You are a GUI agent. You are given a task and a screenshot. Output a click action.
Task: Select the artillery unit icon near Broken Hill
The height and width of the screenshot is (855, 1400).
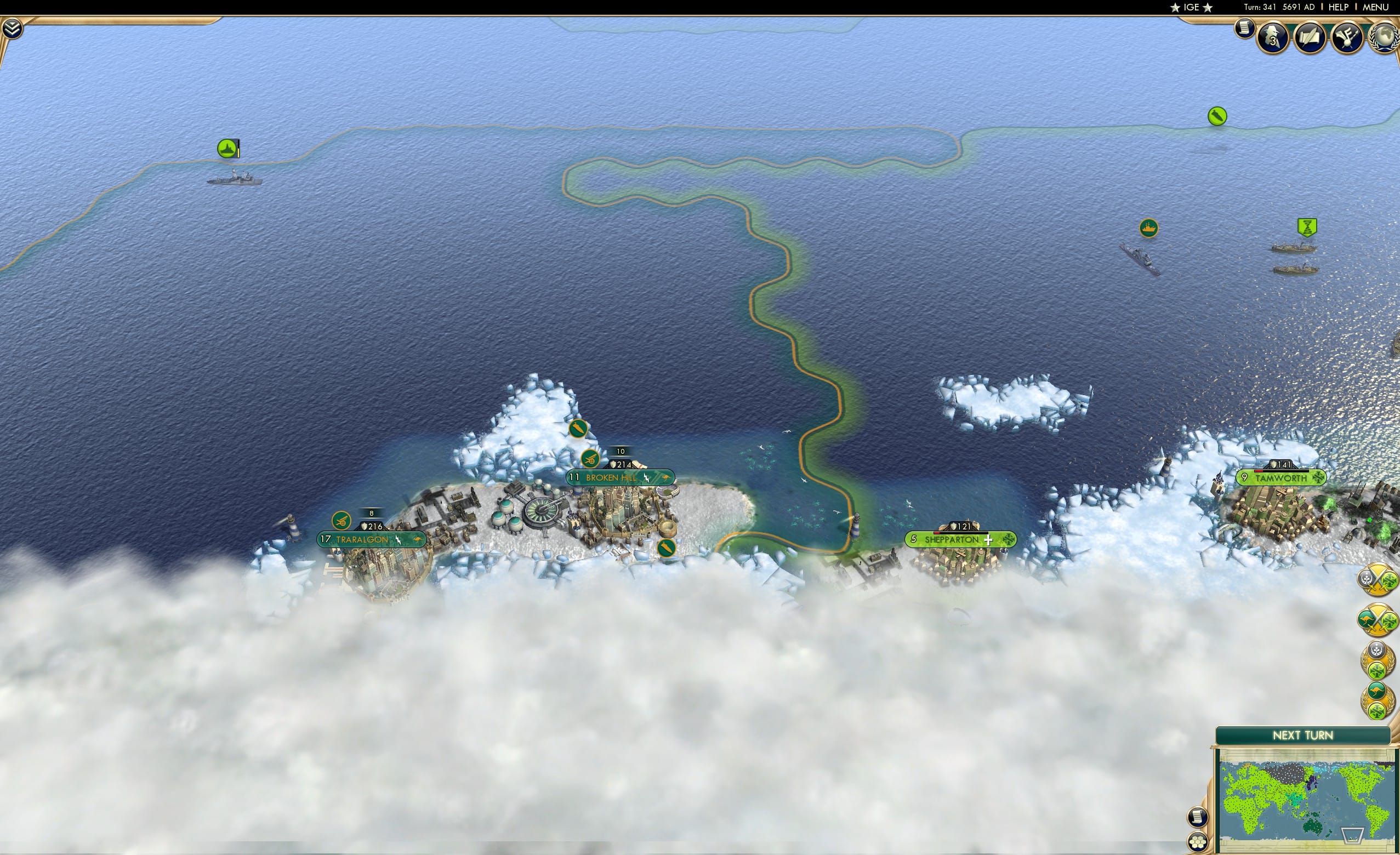[x=590, y=460]
